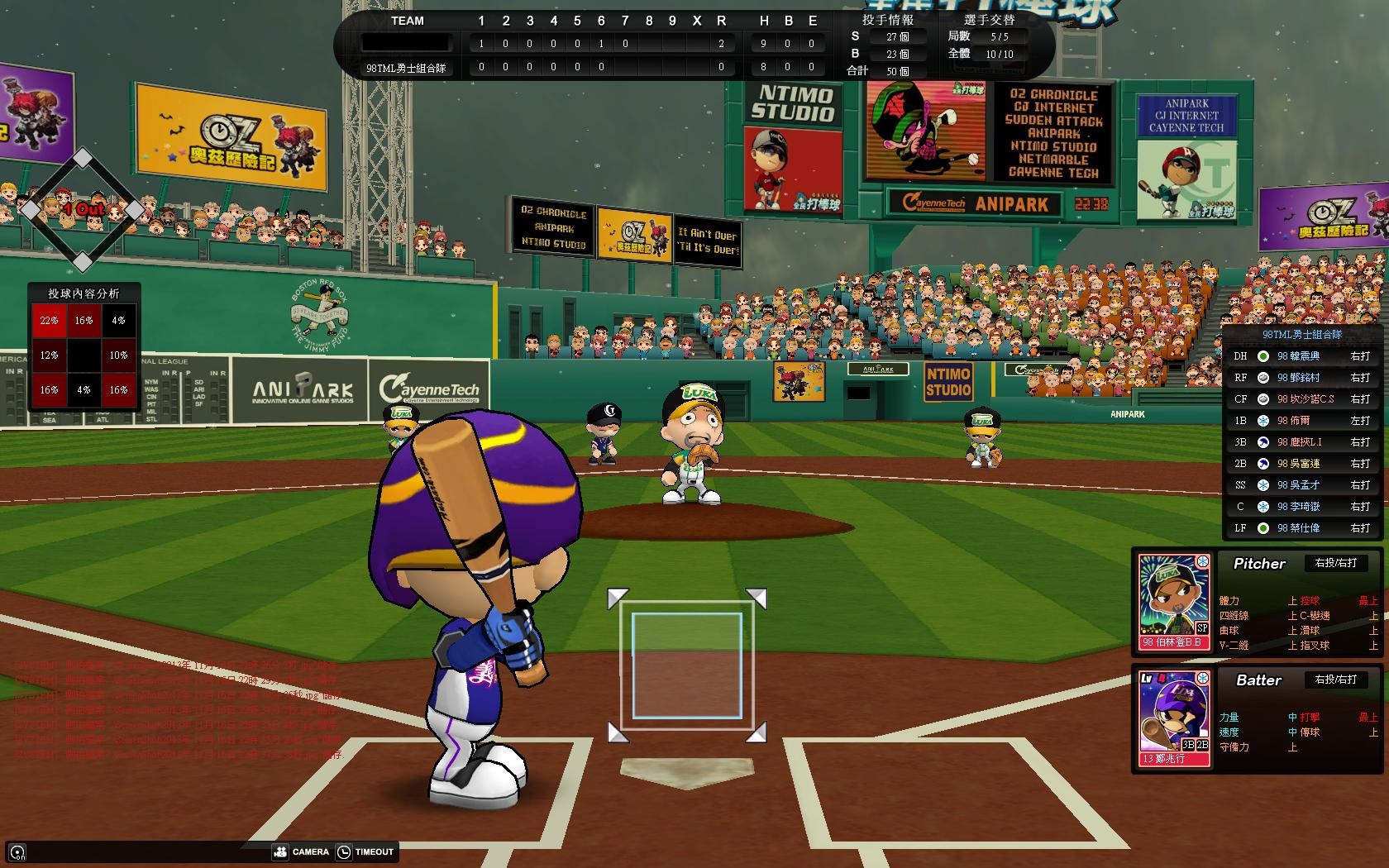Select the Pitcher player card portrait
Image resolution: width=1389 pixels, height=868 pixels.
click(1174, 601)
